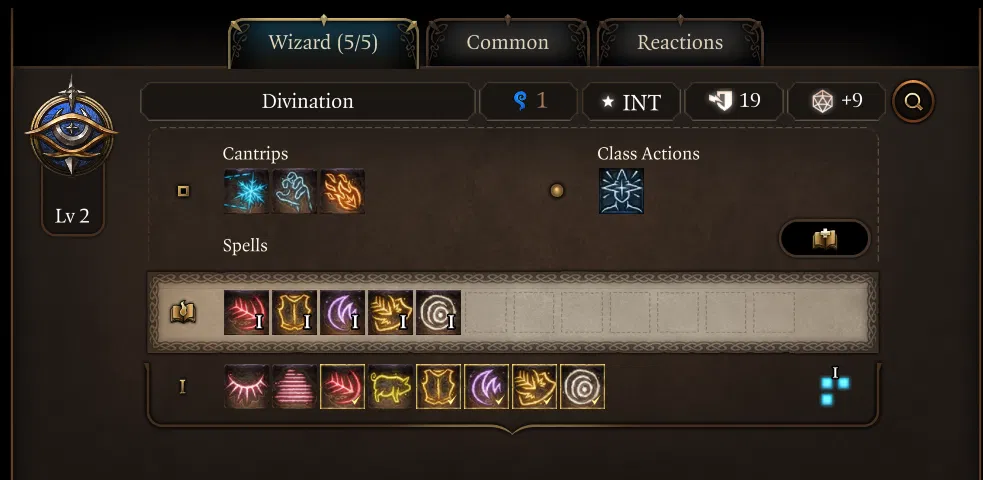Select the Ray of Frost snowflake cantrip

coord(245,191)
